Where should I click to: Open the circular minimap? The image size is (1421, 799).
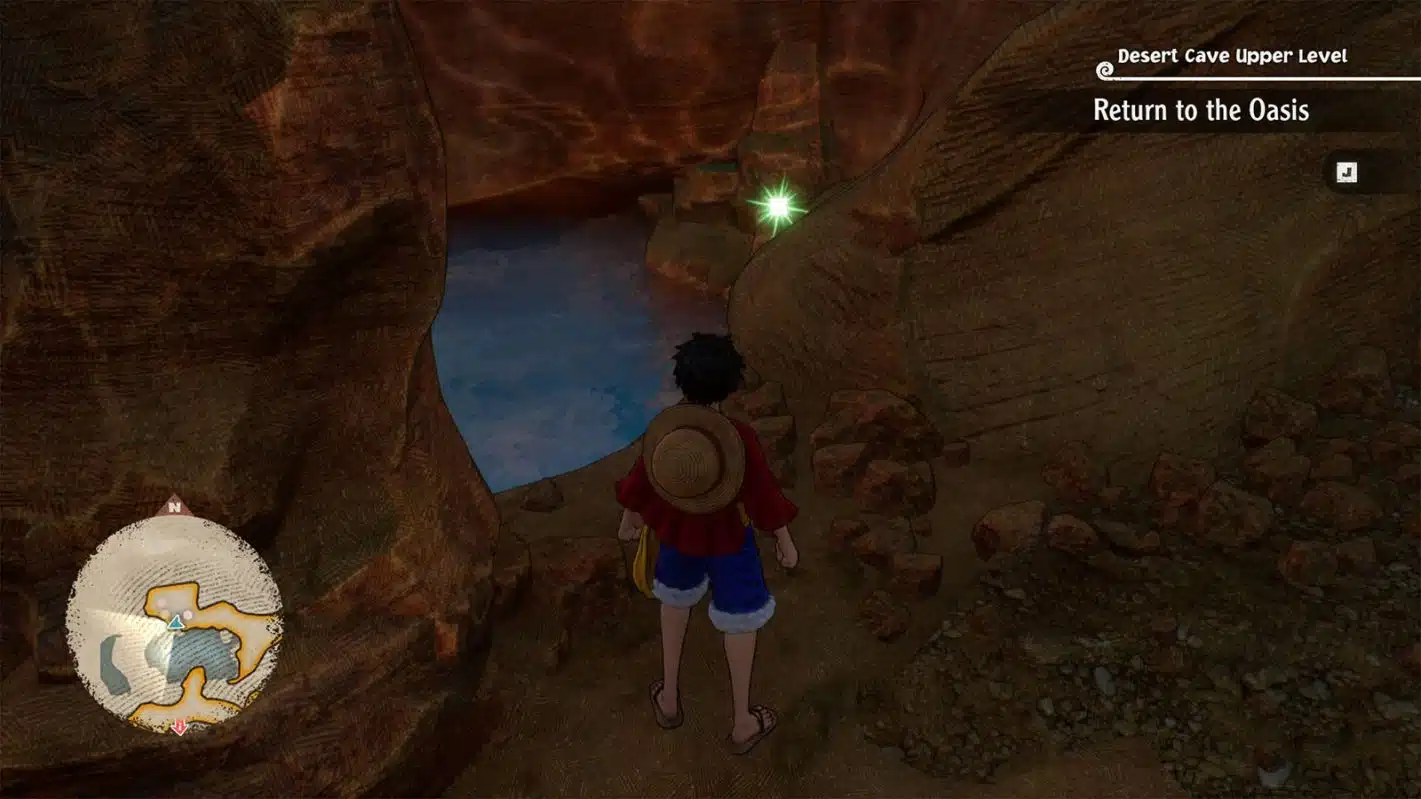pyautogui.click(x=174, y=624)
